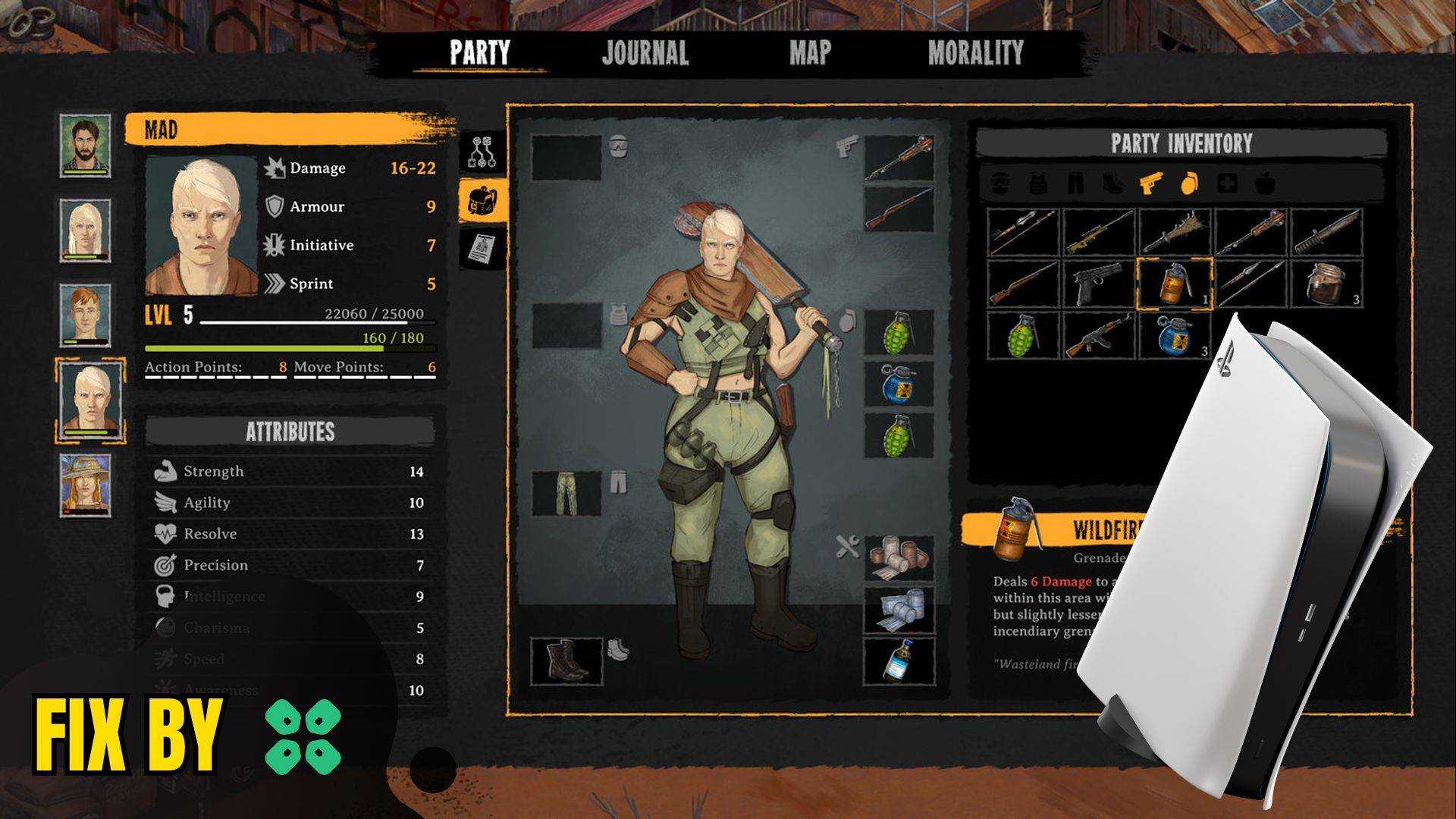Select the party member wearing a straw hat
1456x819 pixels.
[x=86, y=484]
